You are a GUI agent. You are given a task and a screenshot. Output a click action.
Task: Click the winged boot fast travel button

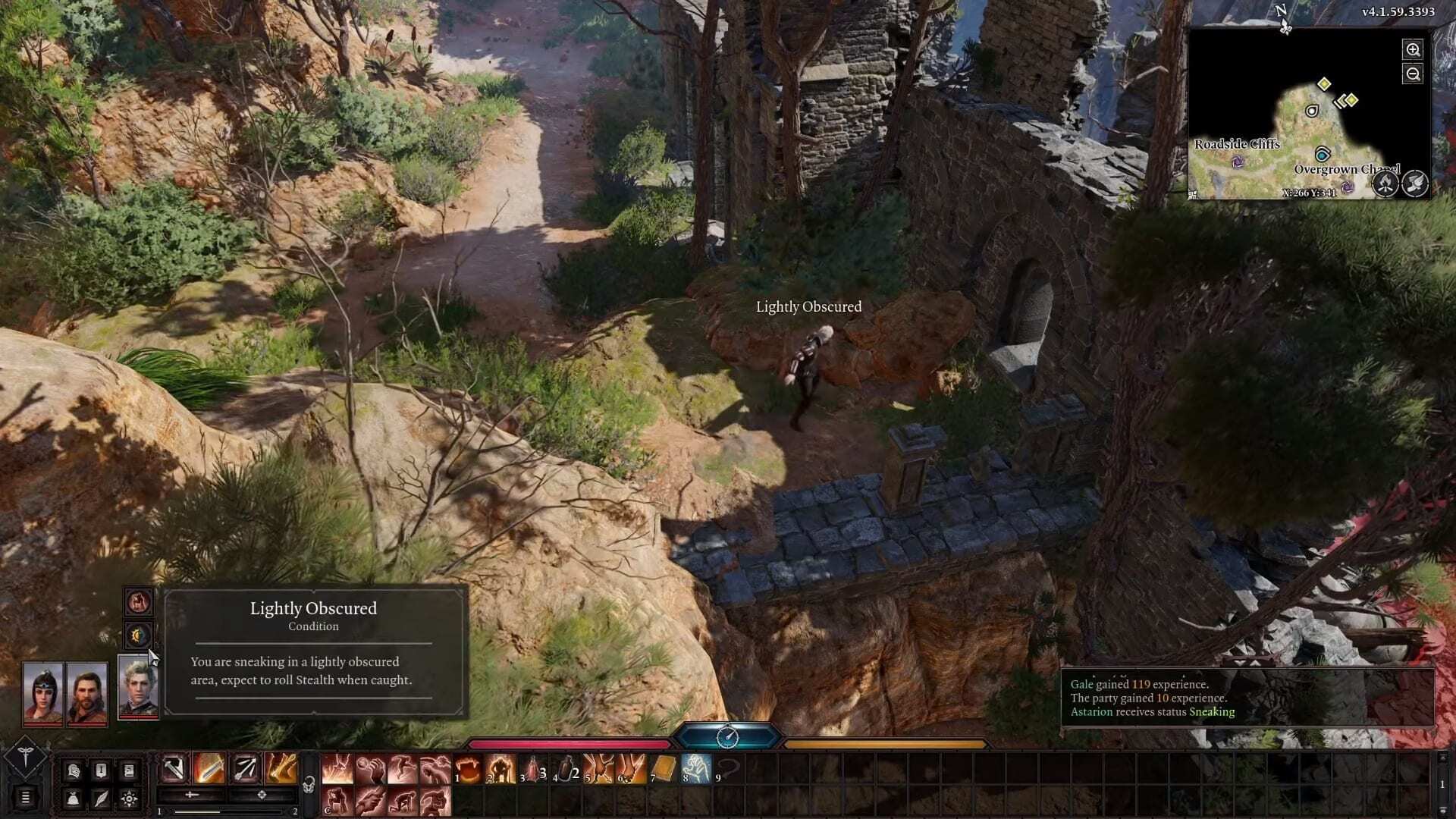click(x=1415, y=184)
